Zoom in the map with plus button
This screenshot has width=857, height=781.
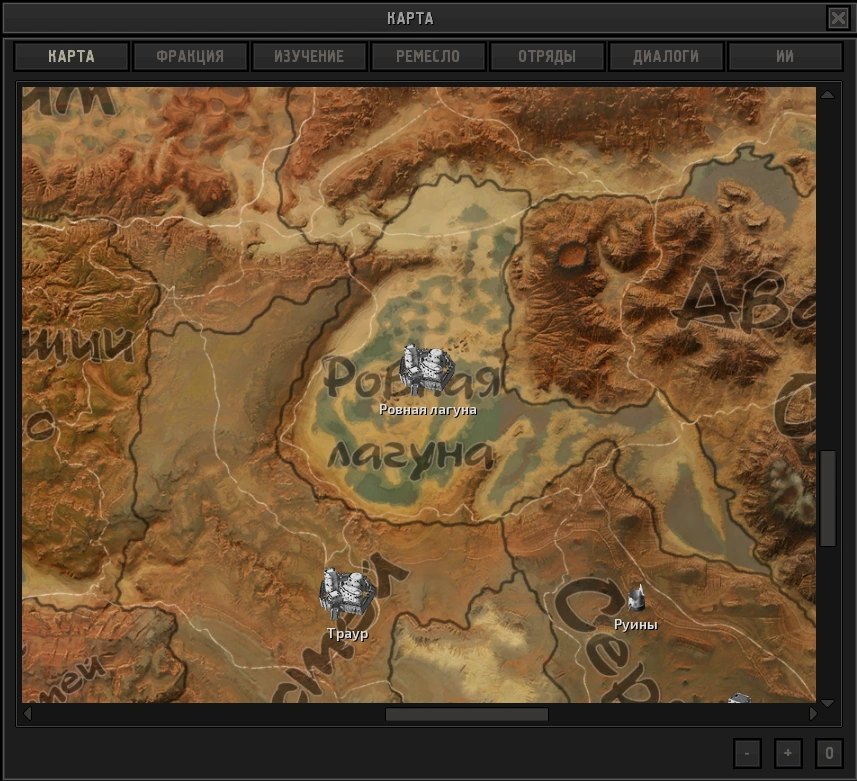pos(788,753)
